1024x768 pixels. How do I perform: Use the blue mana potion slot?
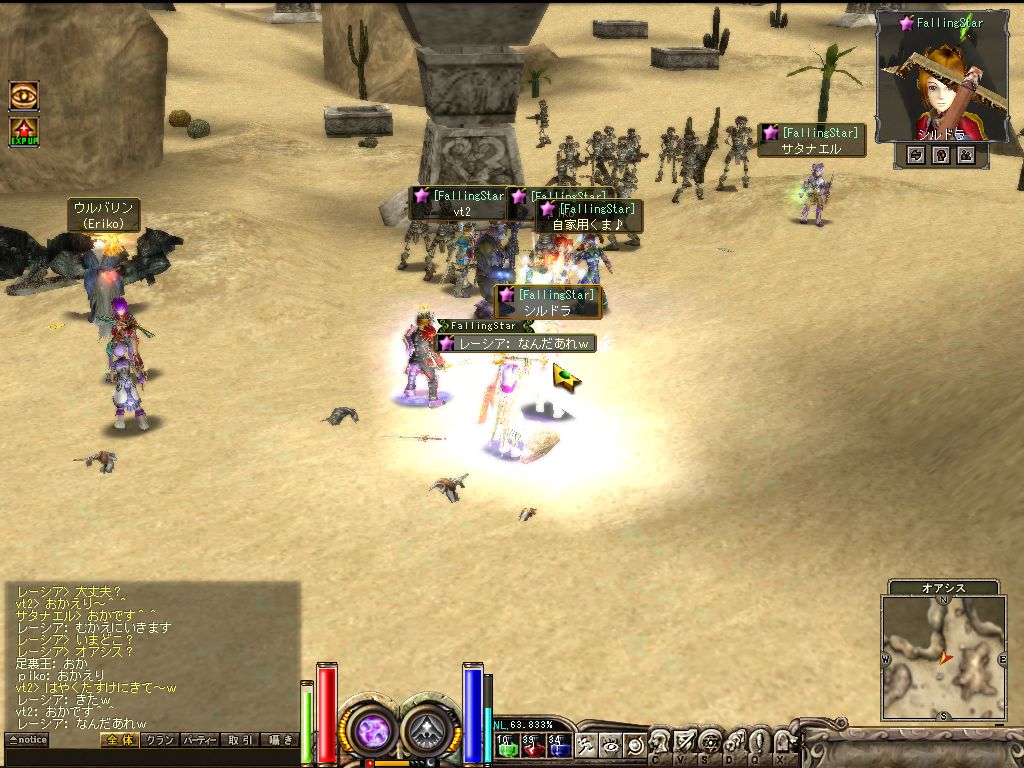click(558, 744)
